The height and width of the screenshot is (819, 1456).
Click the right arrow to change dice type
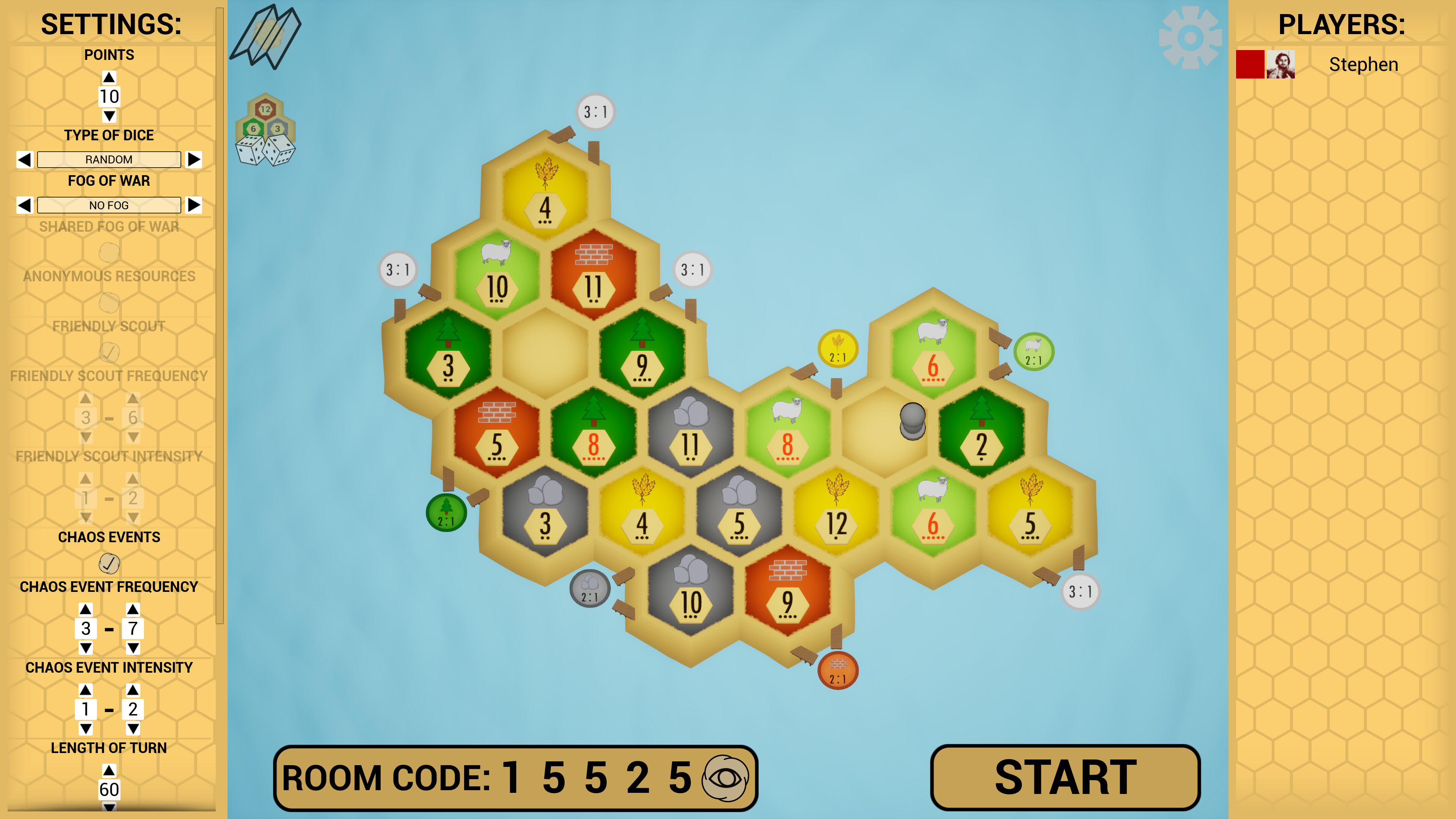[195, 159]
